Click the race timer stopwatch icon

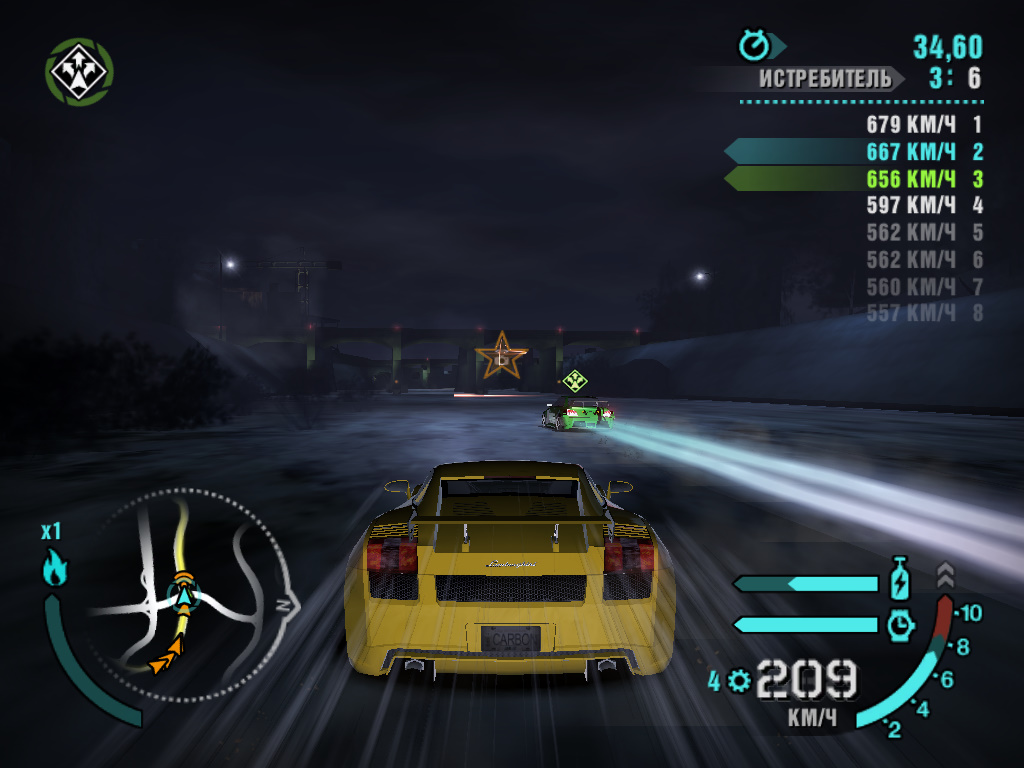point(753,45)
